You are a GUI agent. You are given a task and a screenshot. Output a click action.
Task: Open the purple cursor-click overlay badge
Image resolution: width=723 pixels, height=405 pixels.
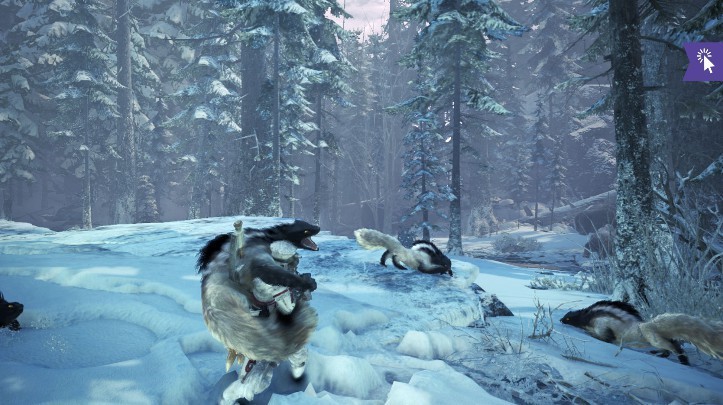pyautogui.click(x=704, y=60)
